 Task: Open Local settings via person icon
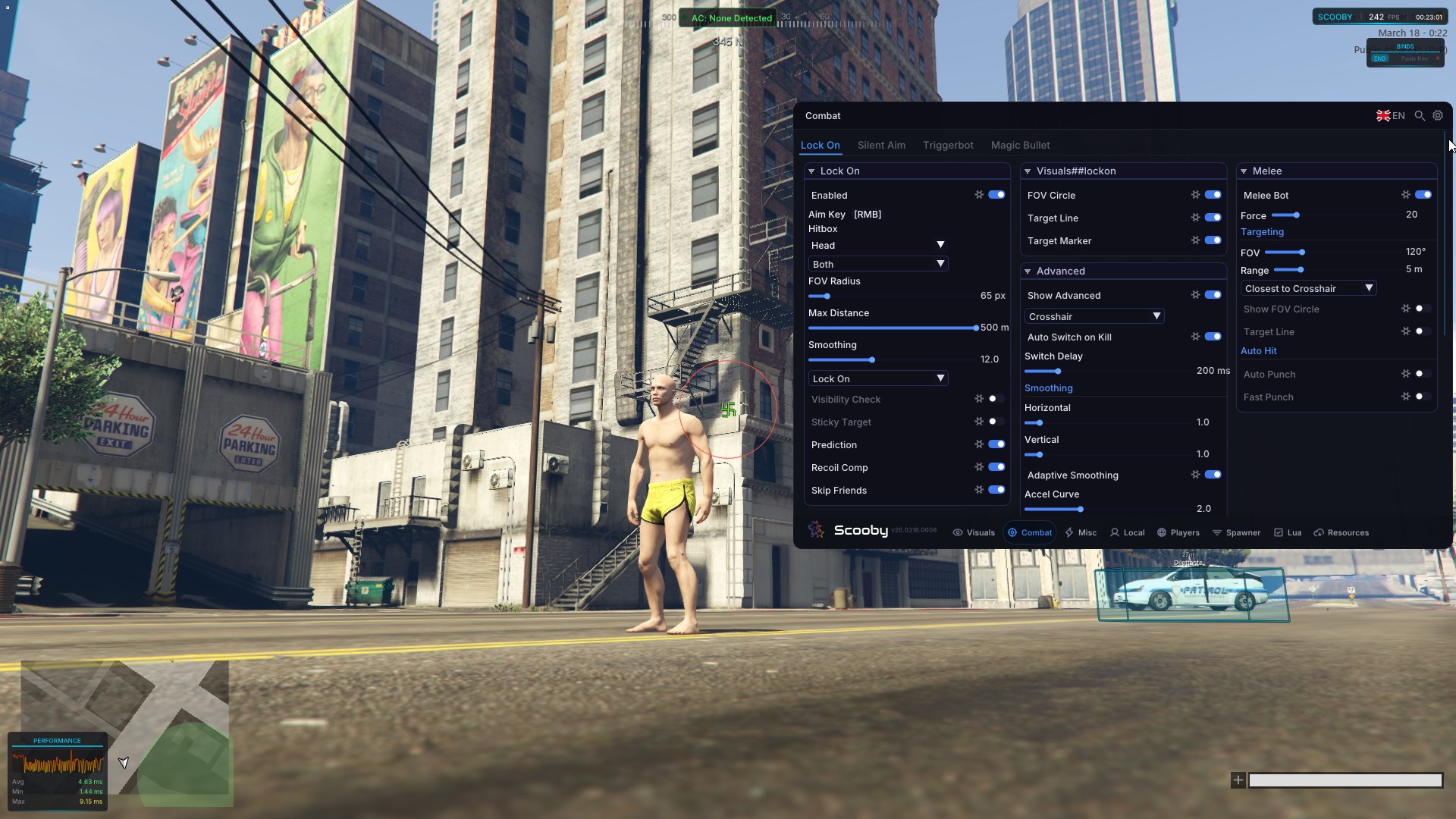(1115, 532)
